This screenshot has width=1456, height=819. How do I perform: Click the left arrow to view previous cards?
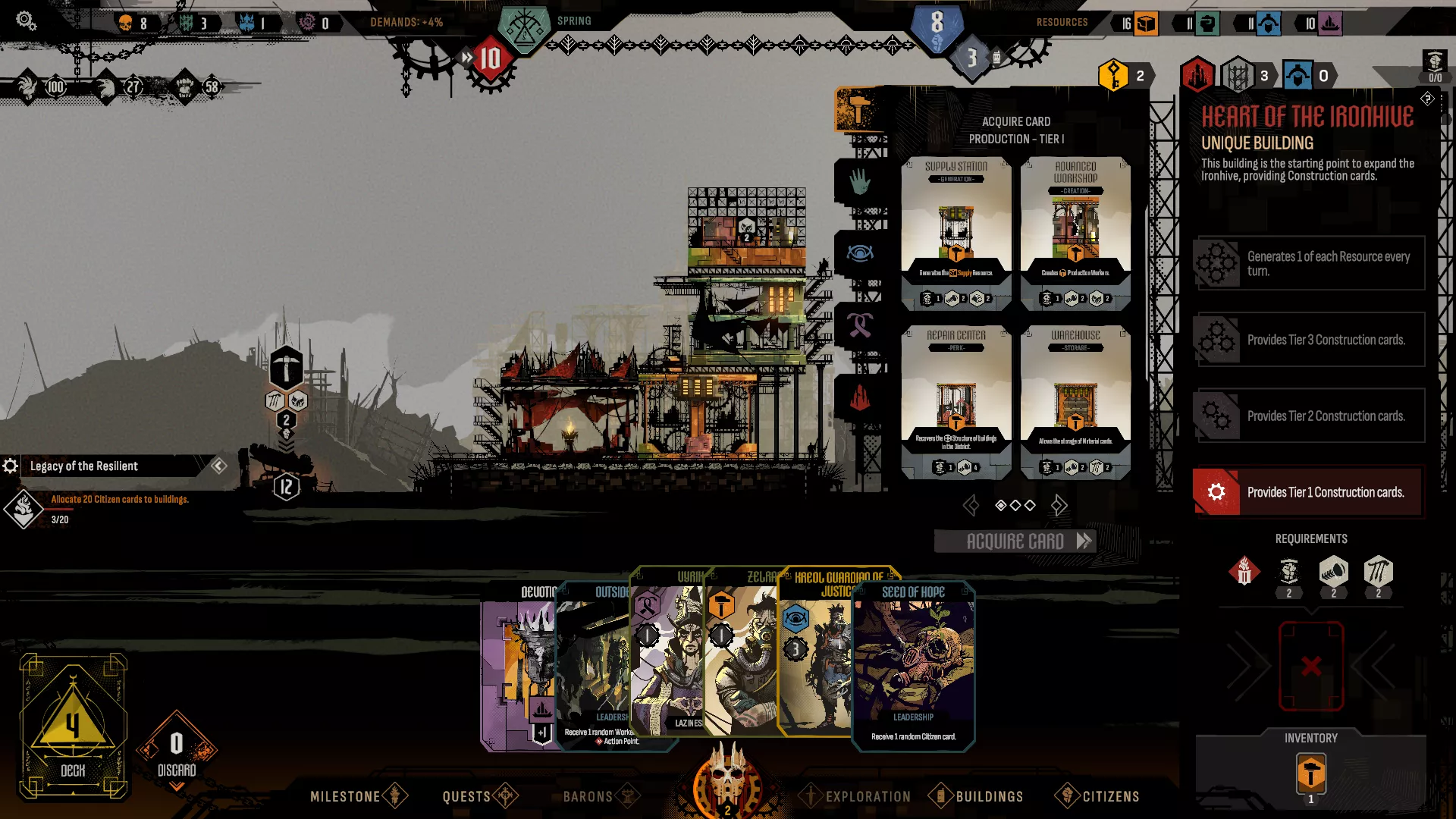971,504
